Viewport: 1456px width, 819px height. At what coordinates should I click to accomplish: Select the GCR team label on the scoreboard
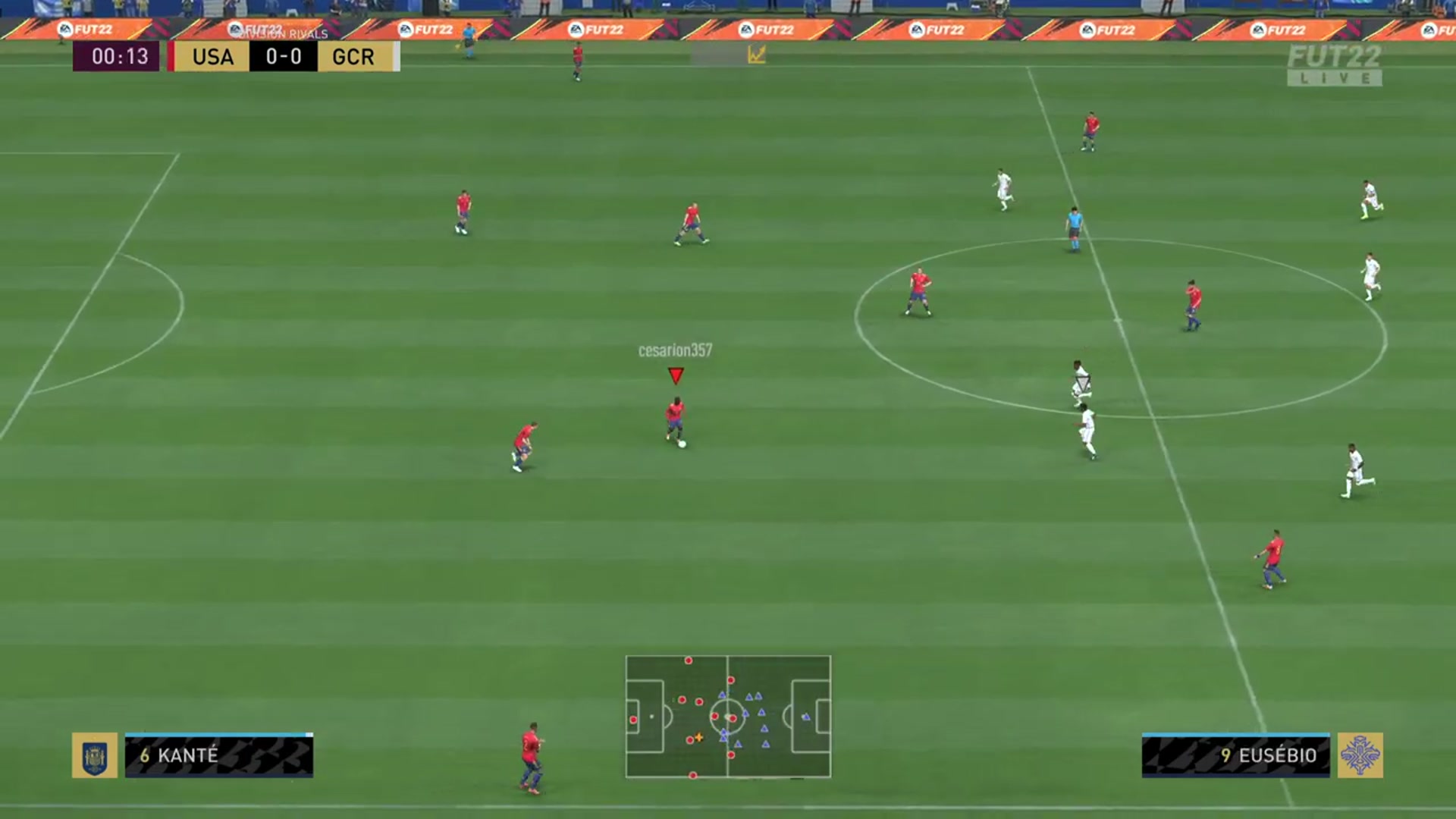coord(353,56)
